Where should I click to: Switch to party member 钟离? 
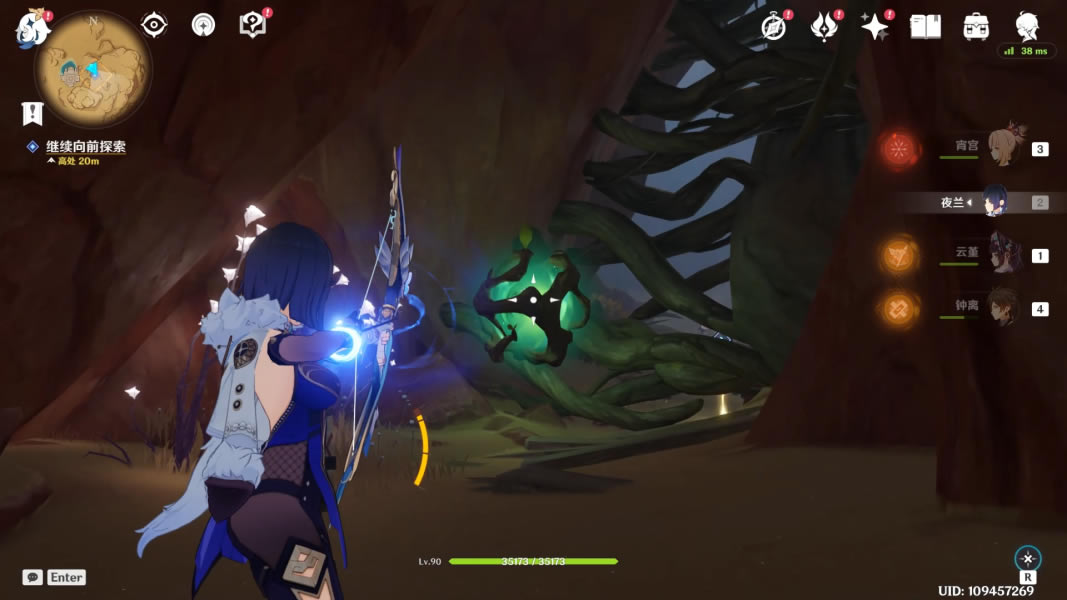(x=1002, y=308)
